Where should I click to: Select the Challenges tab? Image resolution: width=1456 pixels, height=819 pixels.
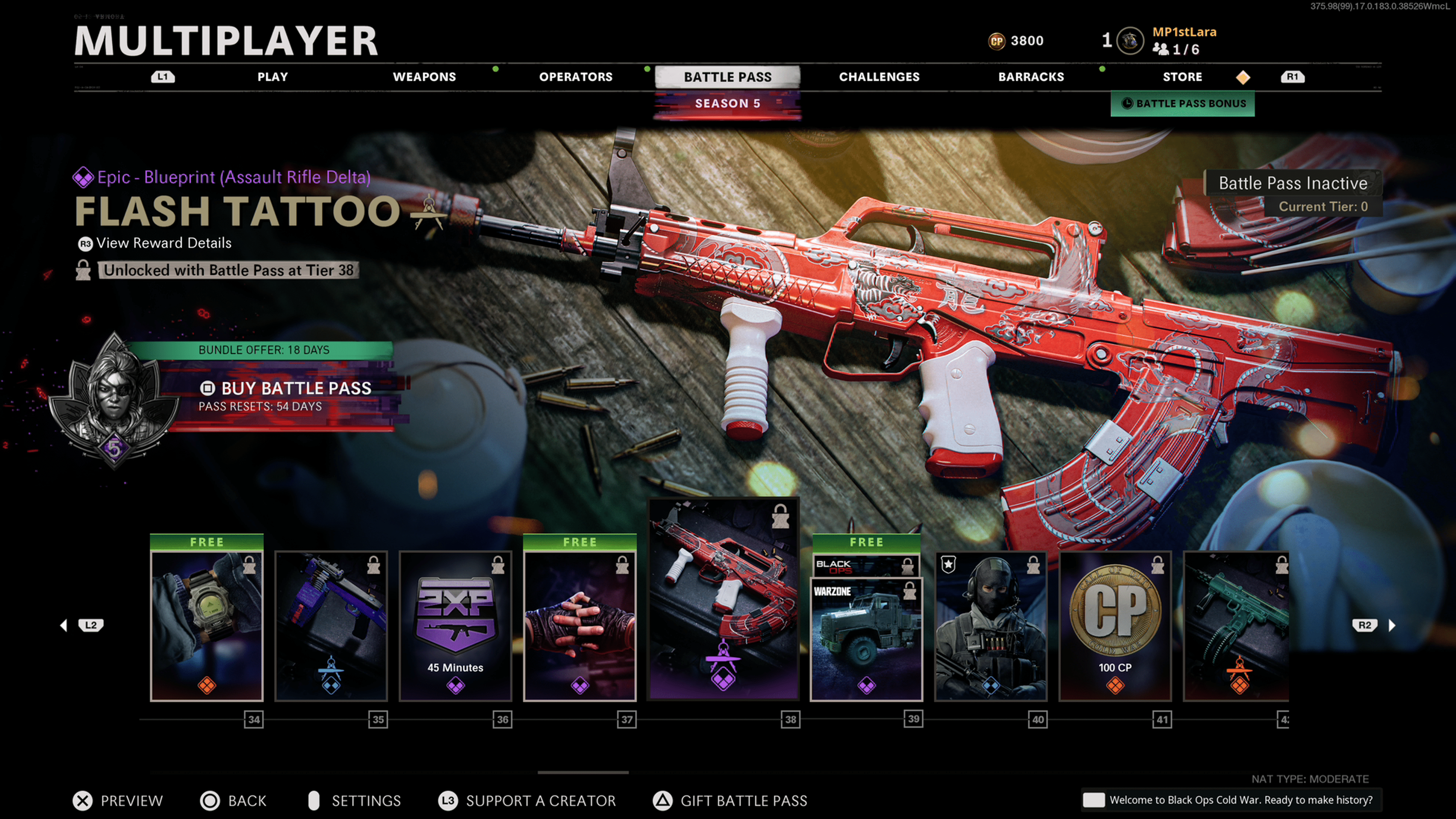[x=879, y=77]
